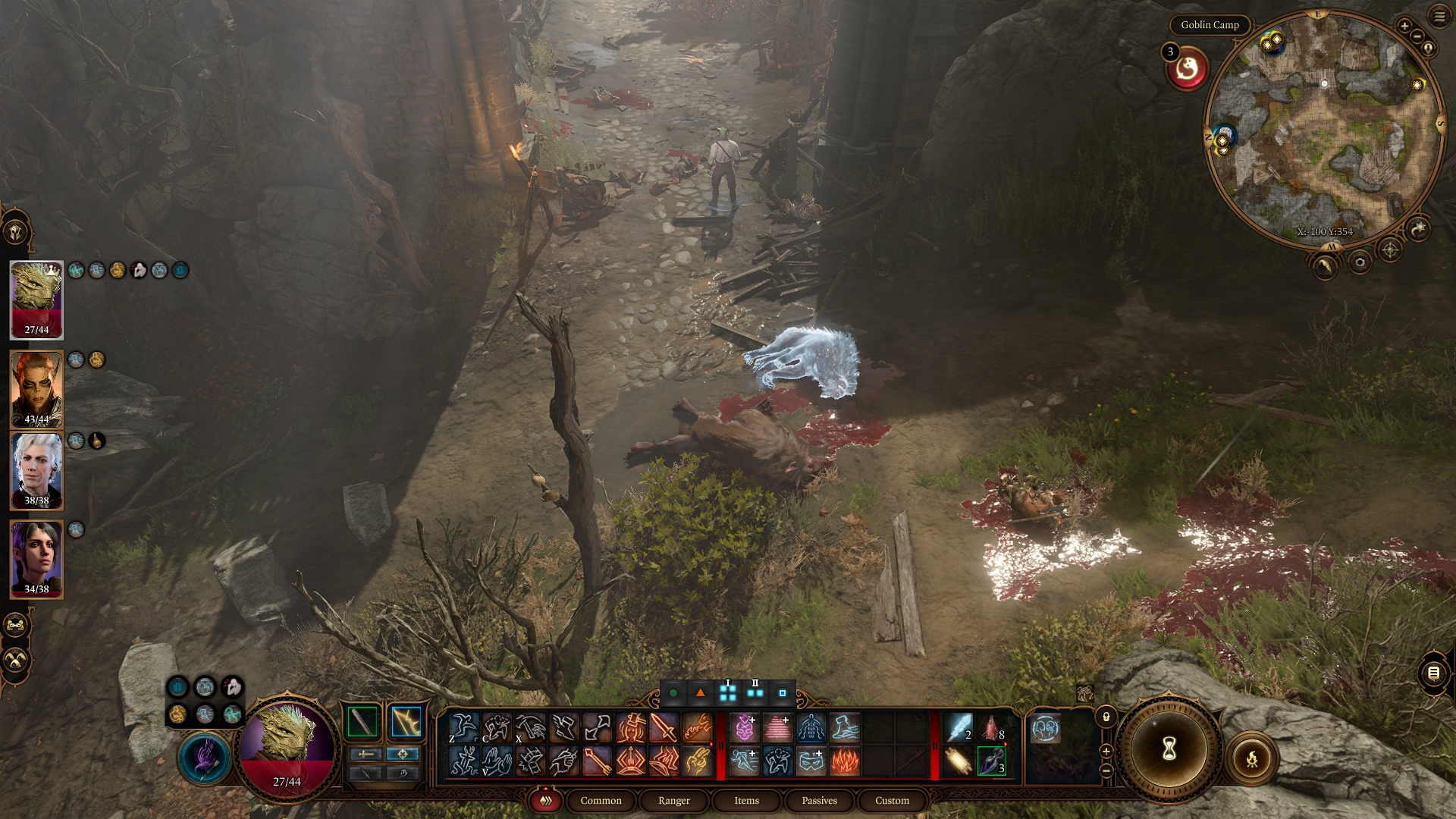Use the flaming fire ability icon
This screenshot has width=1456, height=819.
pyautogui.click(x=844, y=761)
